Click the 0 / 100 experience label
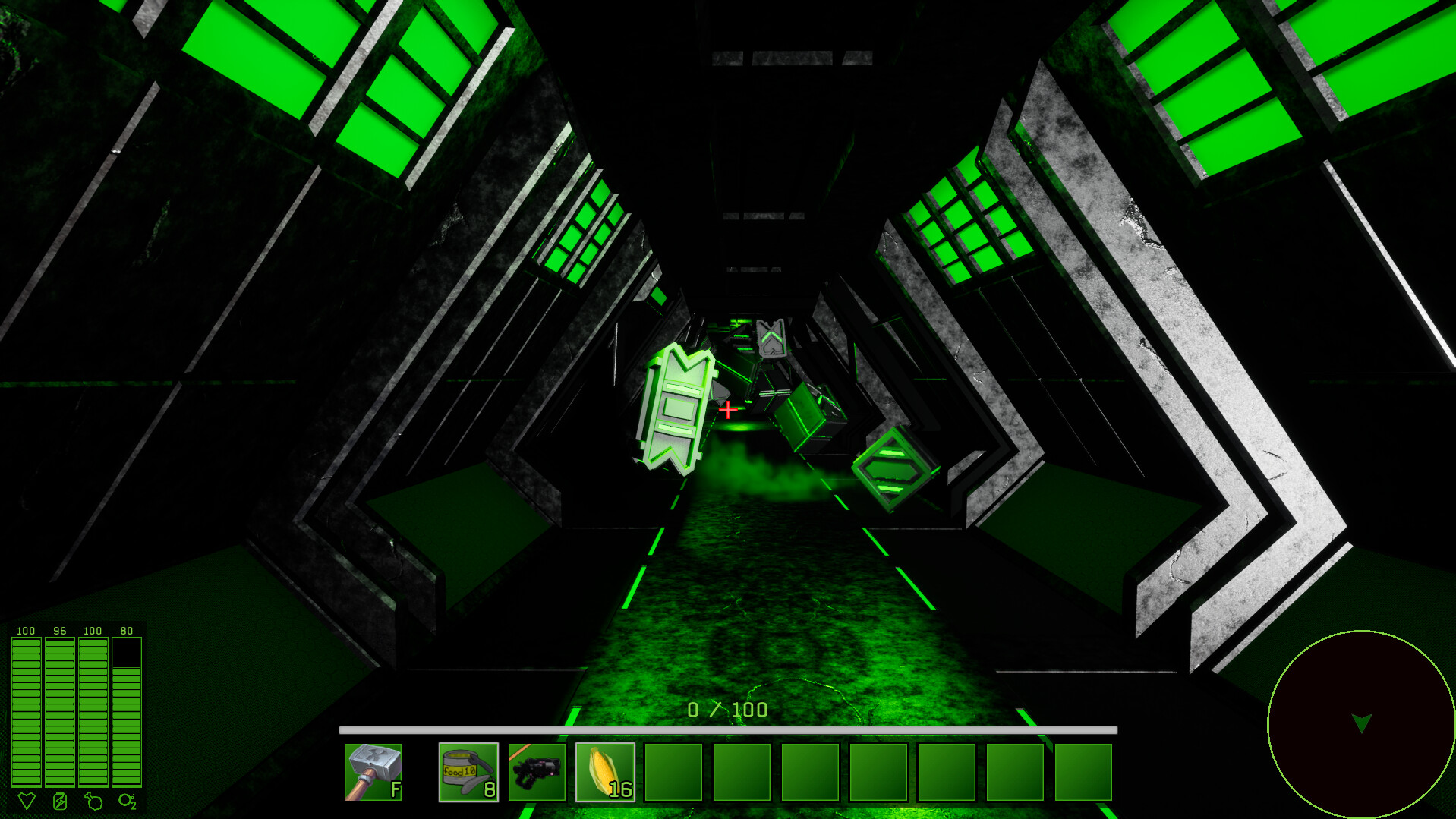This screenshot has height=819, width=1456. tap(726, 708)
